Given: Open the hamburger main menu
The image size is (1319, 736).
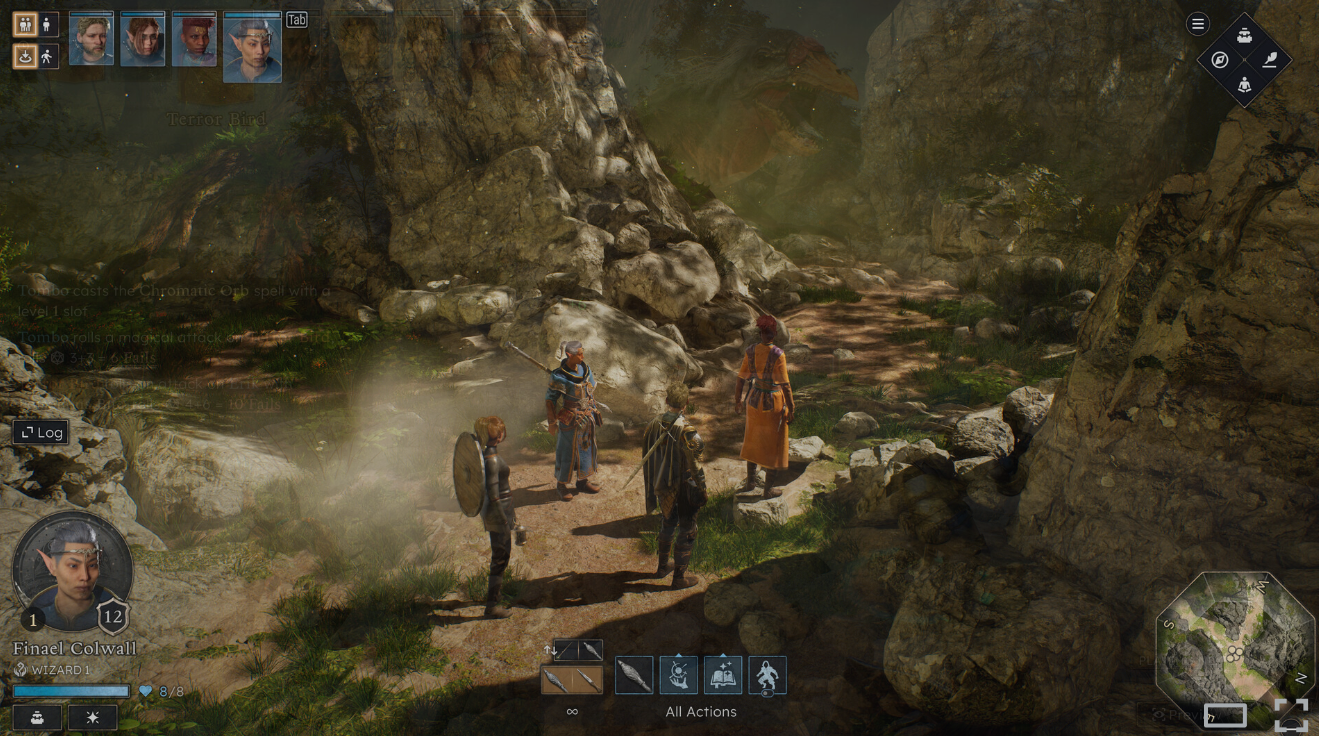Looking at the screenshot, I should tap(1198, 25).
